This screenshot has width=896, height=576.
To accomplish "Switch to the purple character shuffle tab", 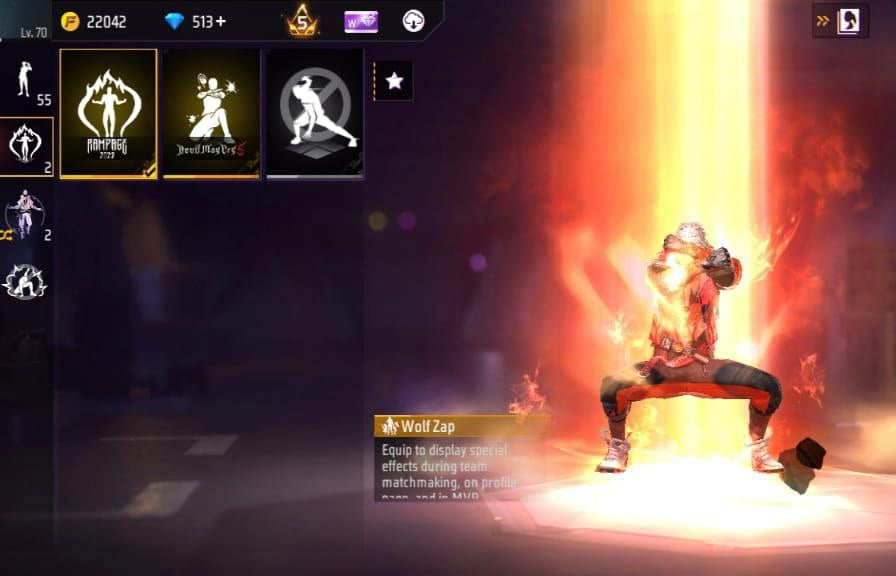I will (27, 216).
